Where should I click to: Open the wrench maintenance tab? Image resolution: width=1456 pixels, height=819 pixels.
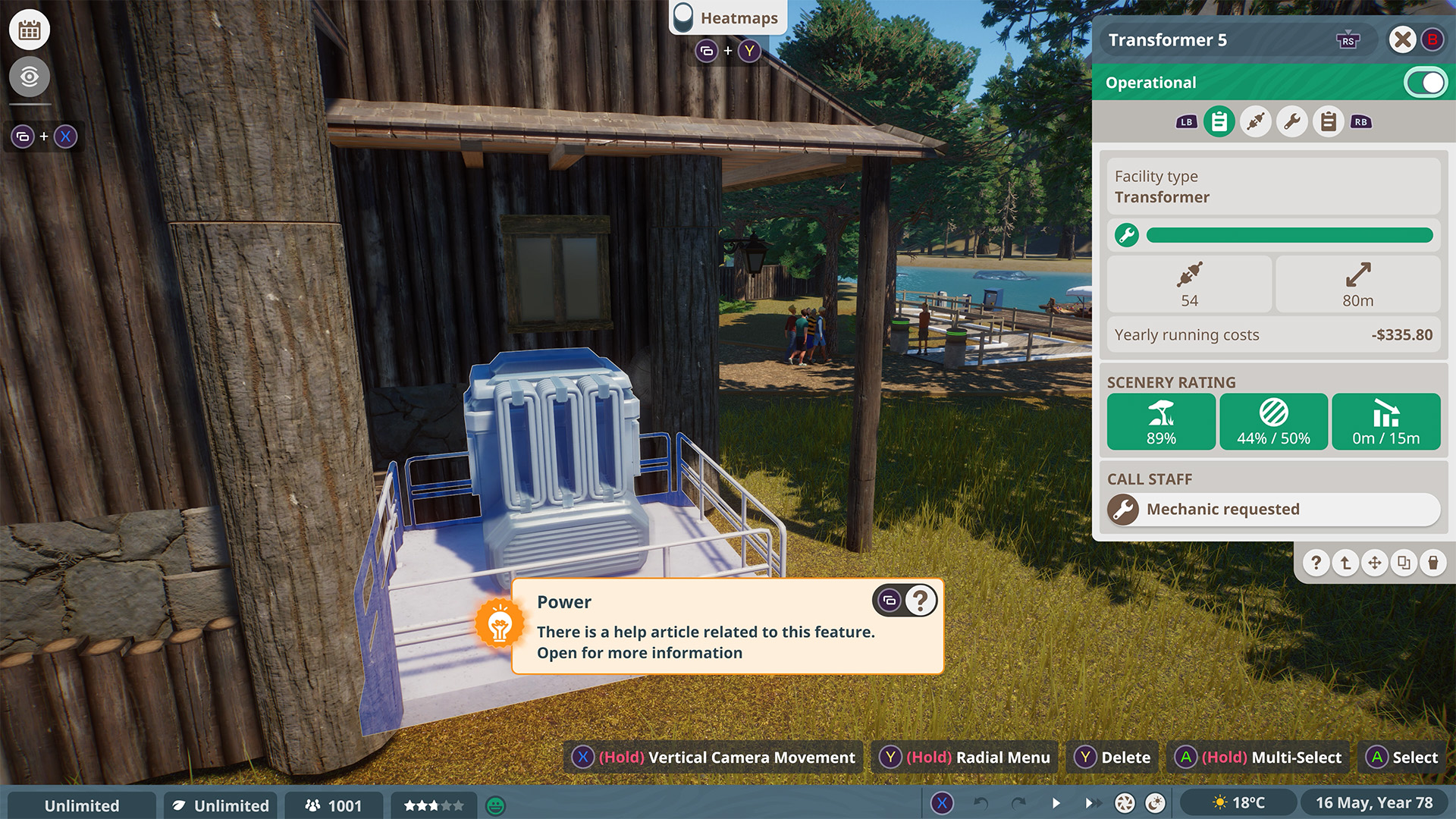[1292, 121]
